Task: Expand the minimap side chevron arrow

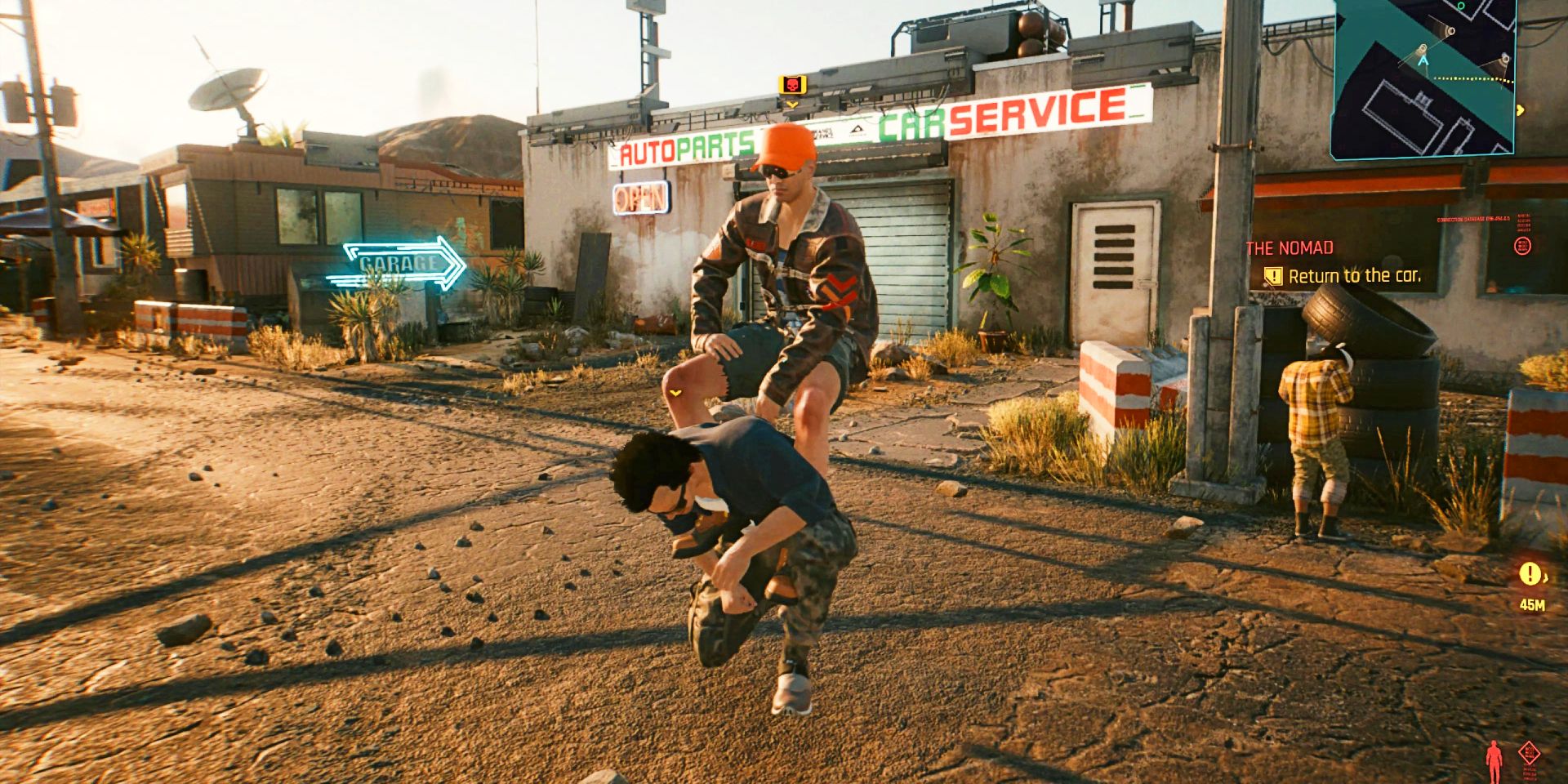Action: [x=1521, y=109]
